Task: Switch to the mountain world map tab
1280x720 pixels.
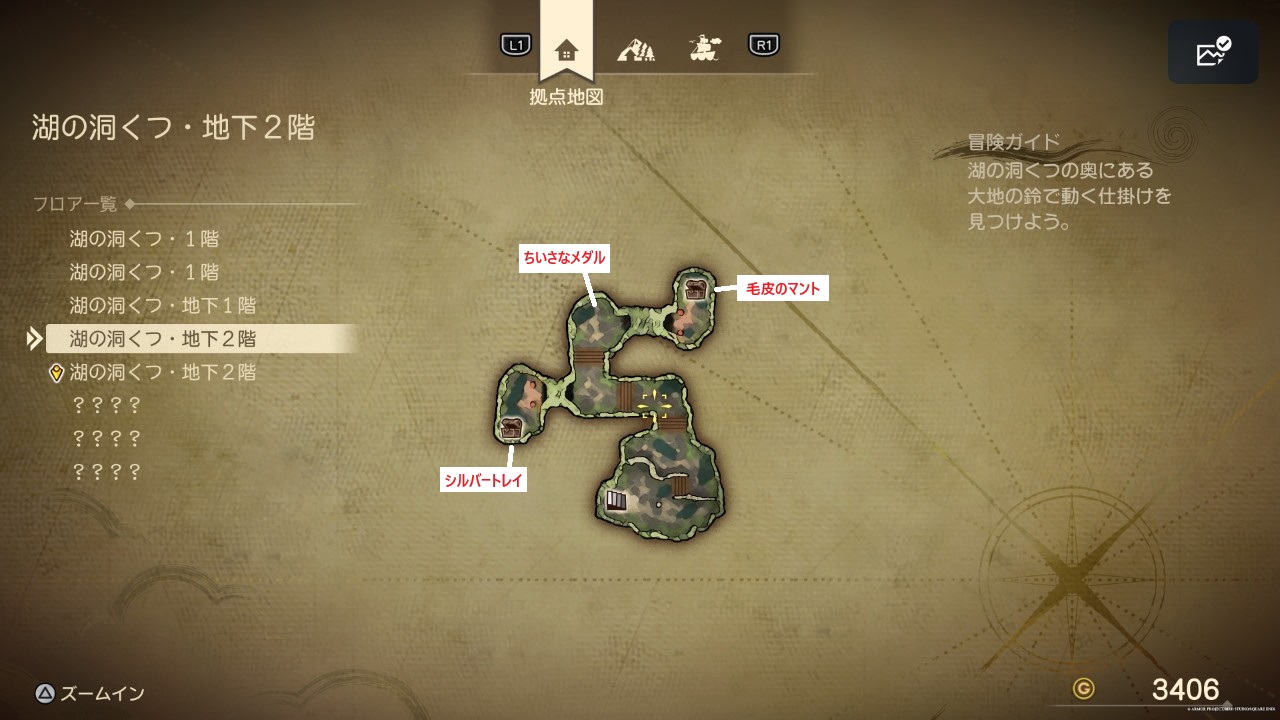Action: pyautogui.click(x=635, y=47)
